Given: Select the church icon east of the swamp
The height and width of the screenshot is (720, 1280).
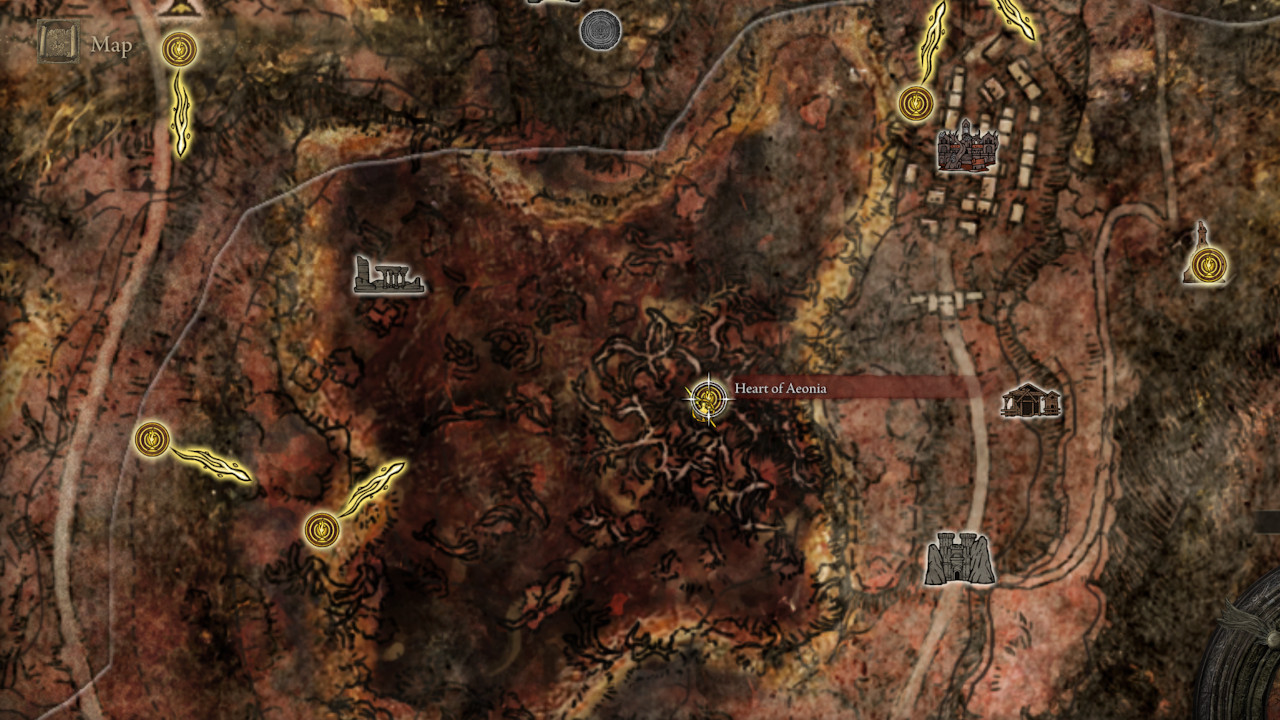Looking at the screenshot, I should [1029, 401].
